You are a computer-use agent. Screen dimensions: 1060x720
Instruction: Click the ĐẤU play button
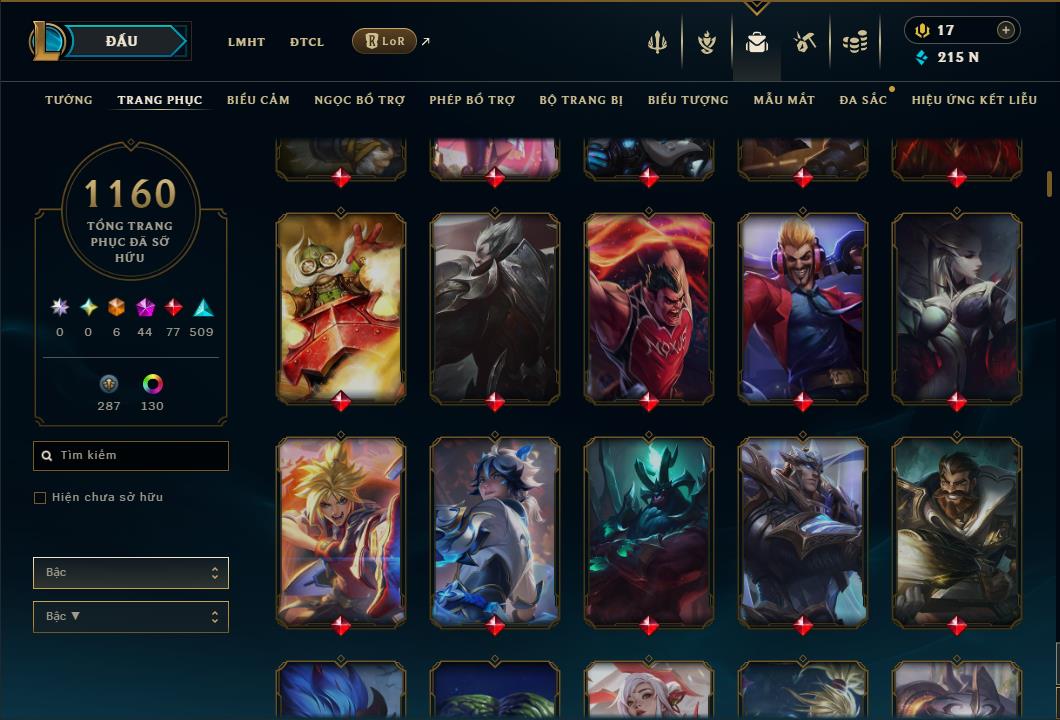click(x=122, y=41)
